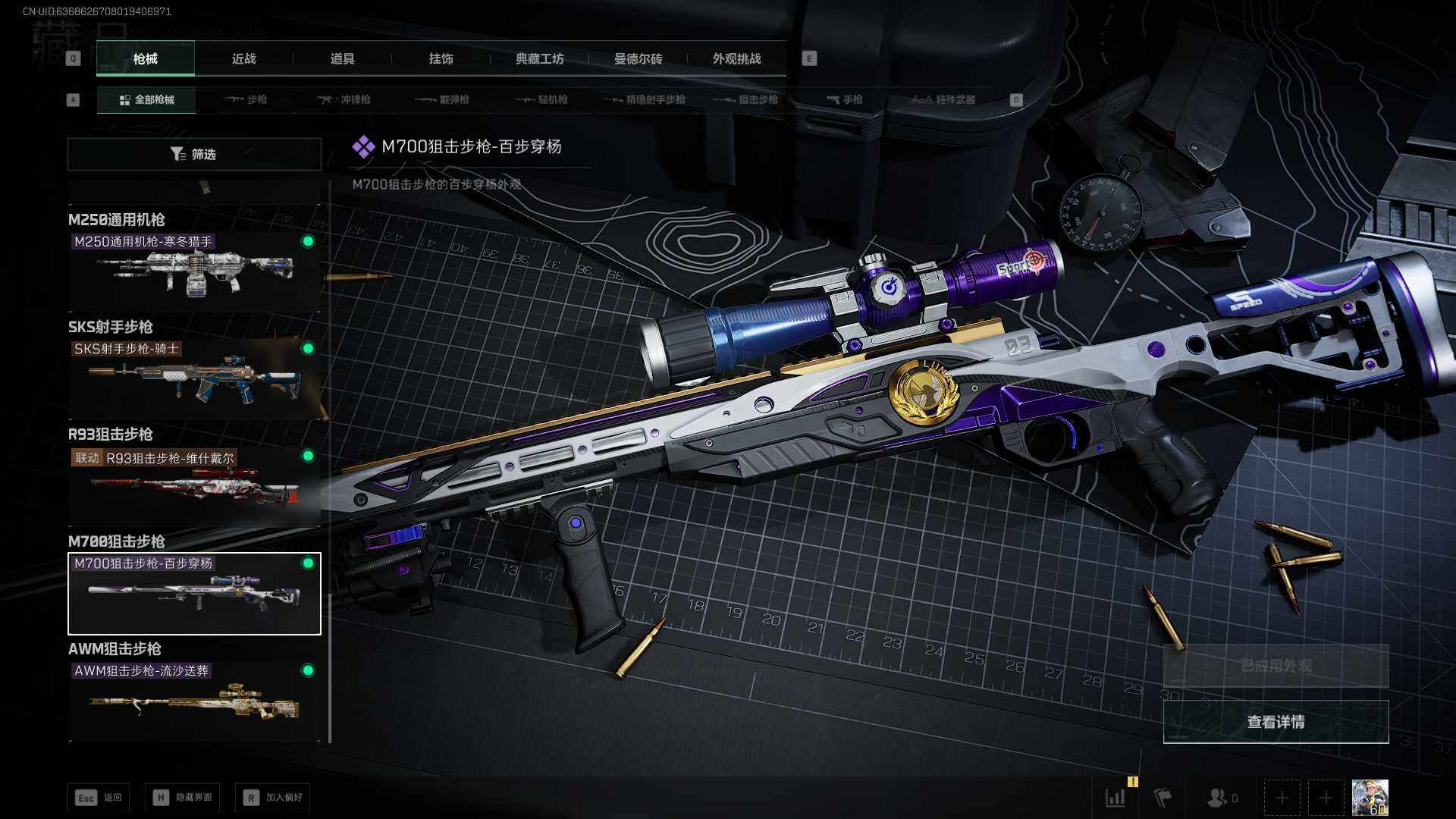Open the player avatar profile
This screenshot has width=1456, height=819.
click(1370, 798)
